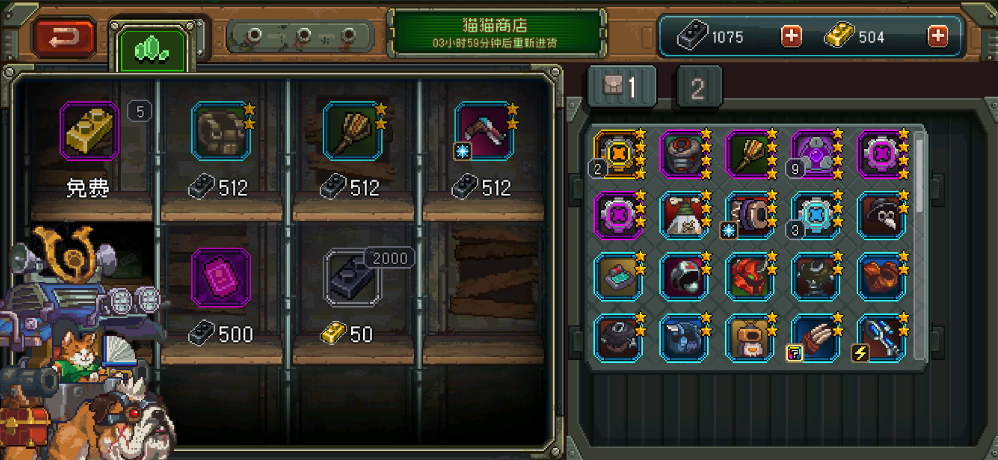The image size is (998, 460).
Task: Add more black parts currency
Action: [x=791, y=37]
